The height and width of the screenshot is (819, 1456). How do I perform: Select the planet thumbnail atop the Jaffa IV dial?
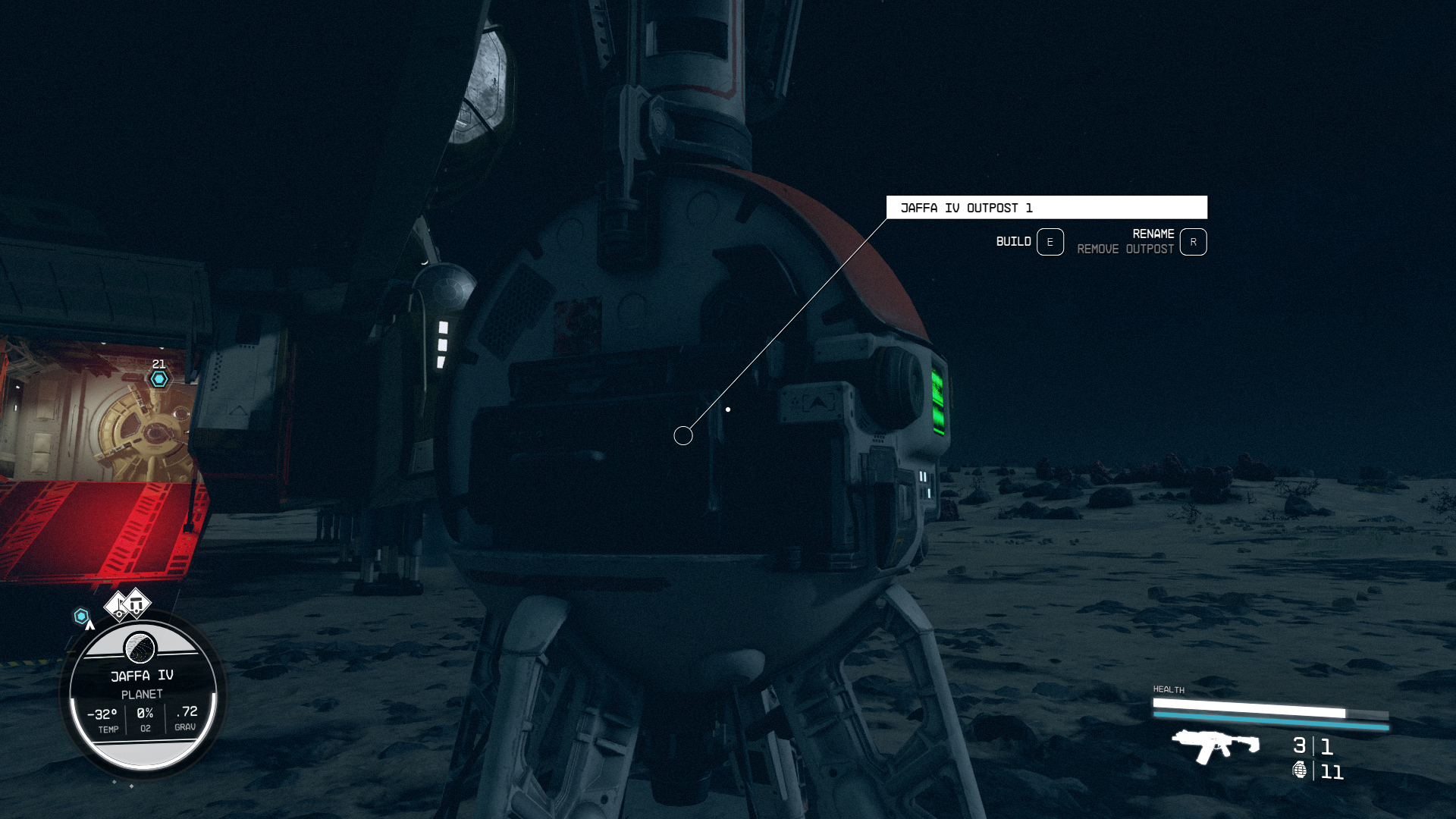tap(142, 648)
